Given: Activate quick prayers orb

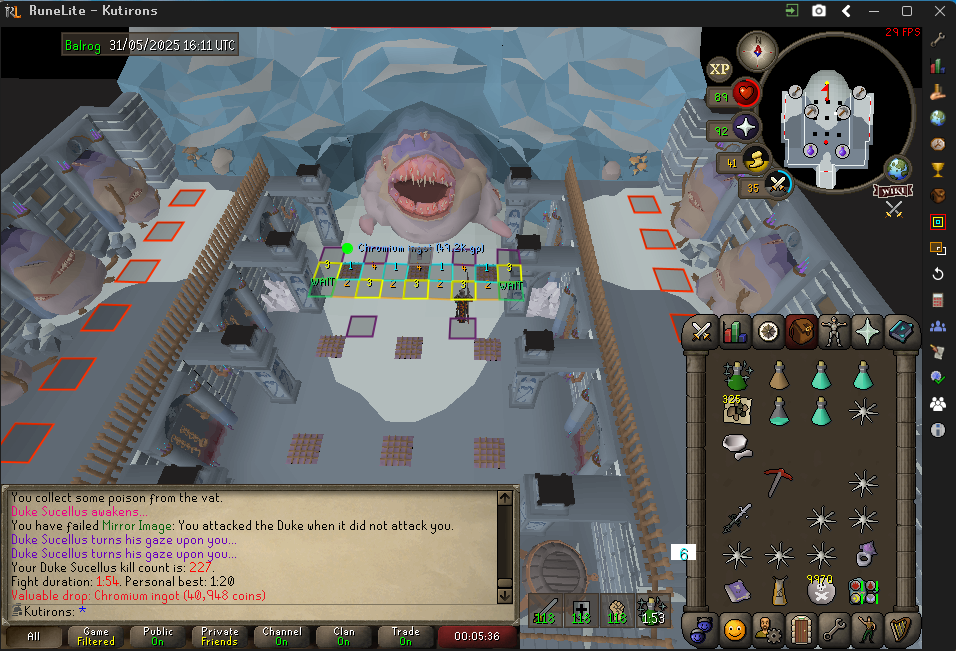Looking at the screenshot, I should (746, 130).
